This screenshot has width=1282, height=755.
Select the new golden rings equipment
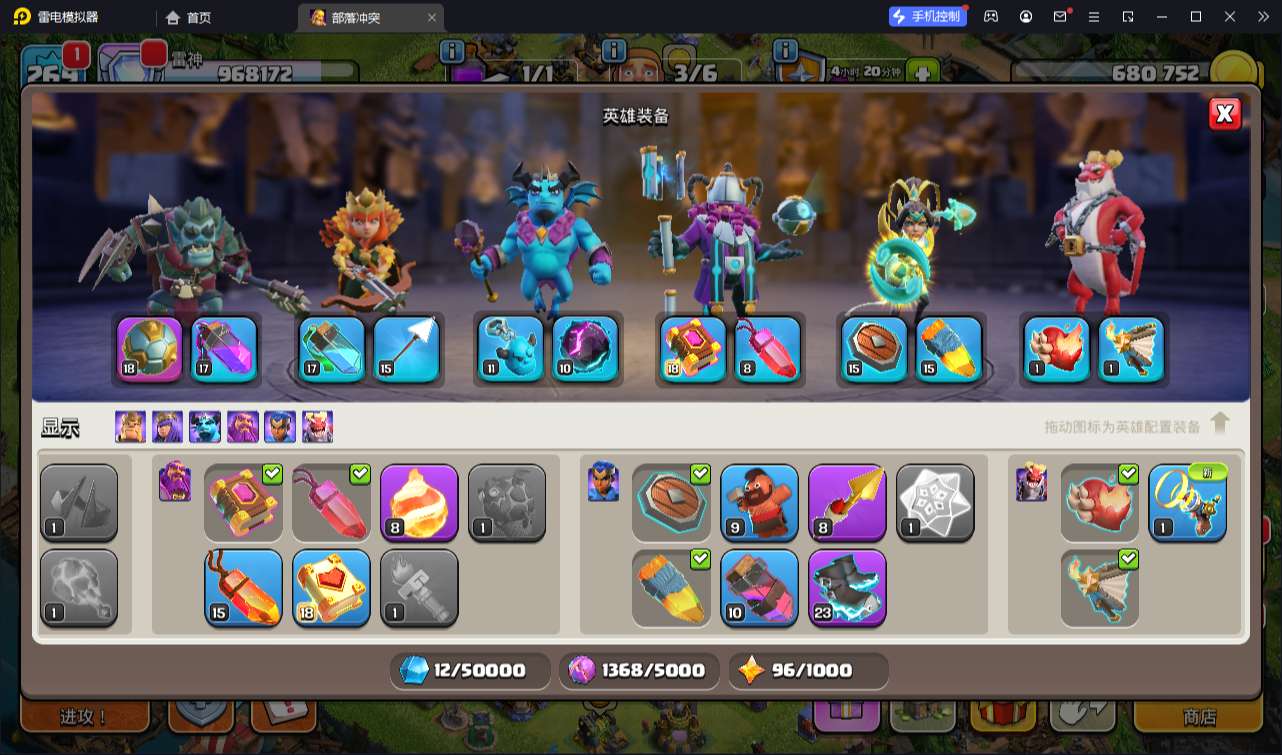point(1187,503)
